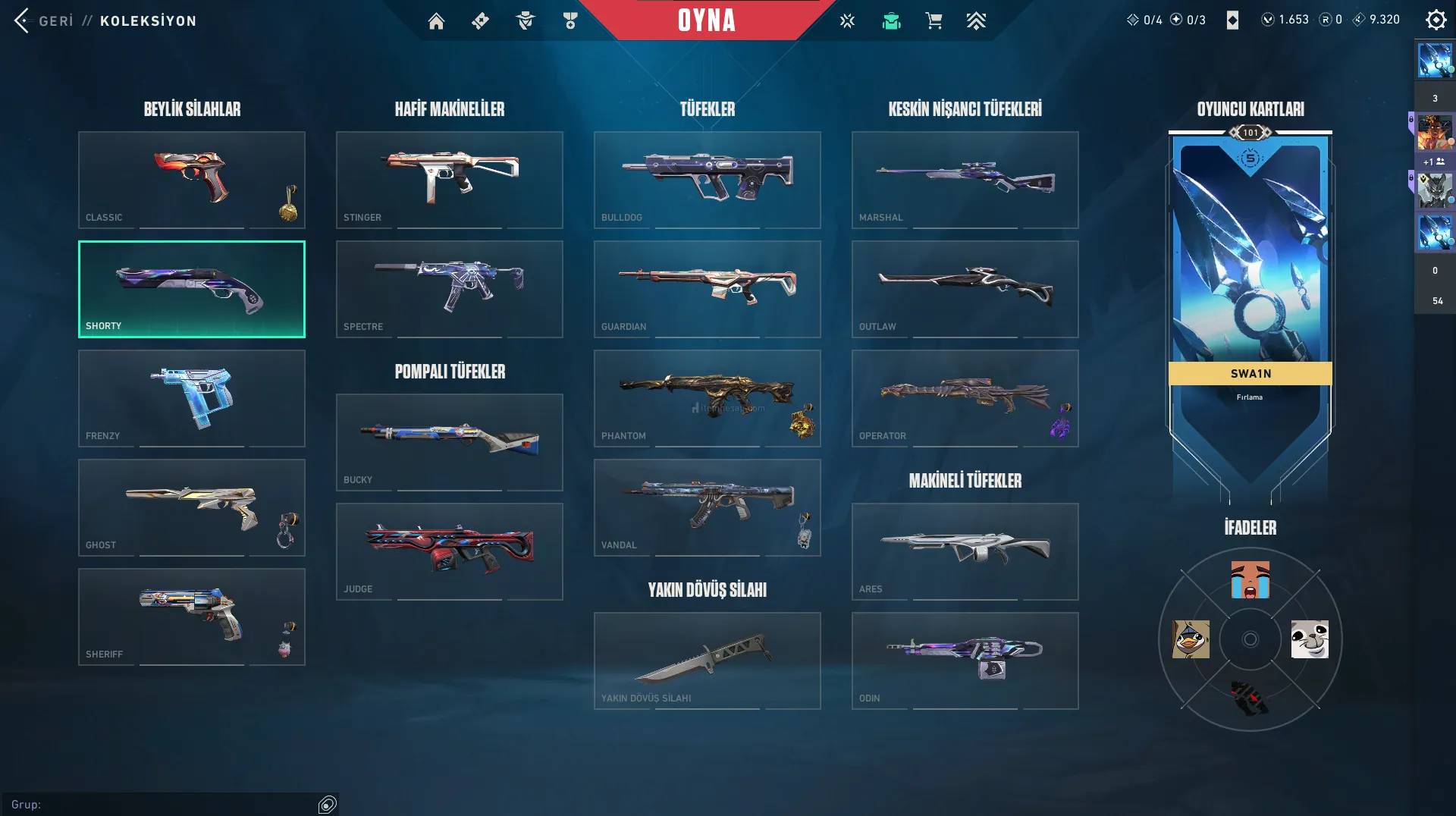Choose the Frenzy weapon slot
This screenshot has width=1456, height=816.
(x=191, y=398)
